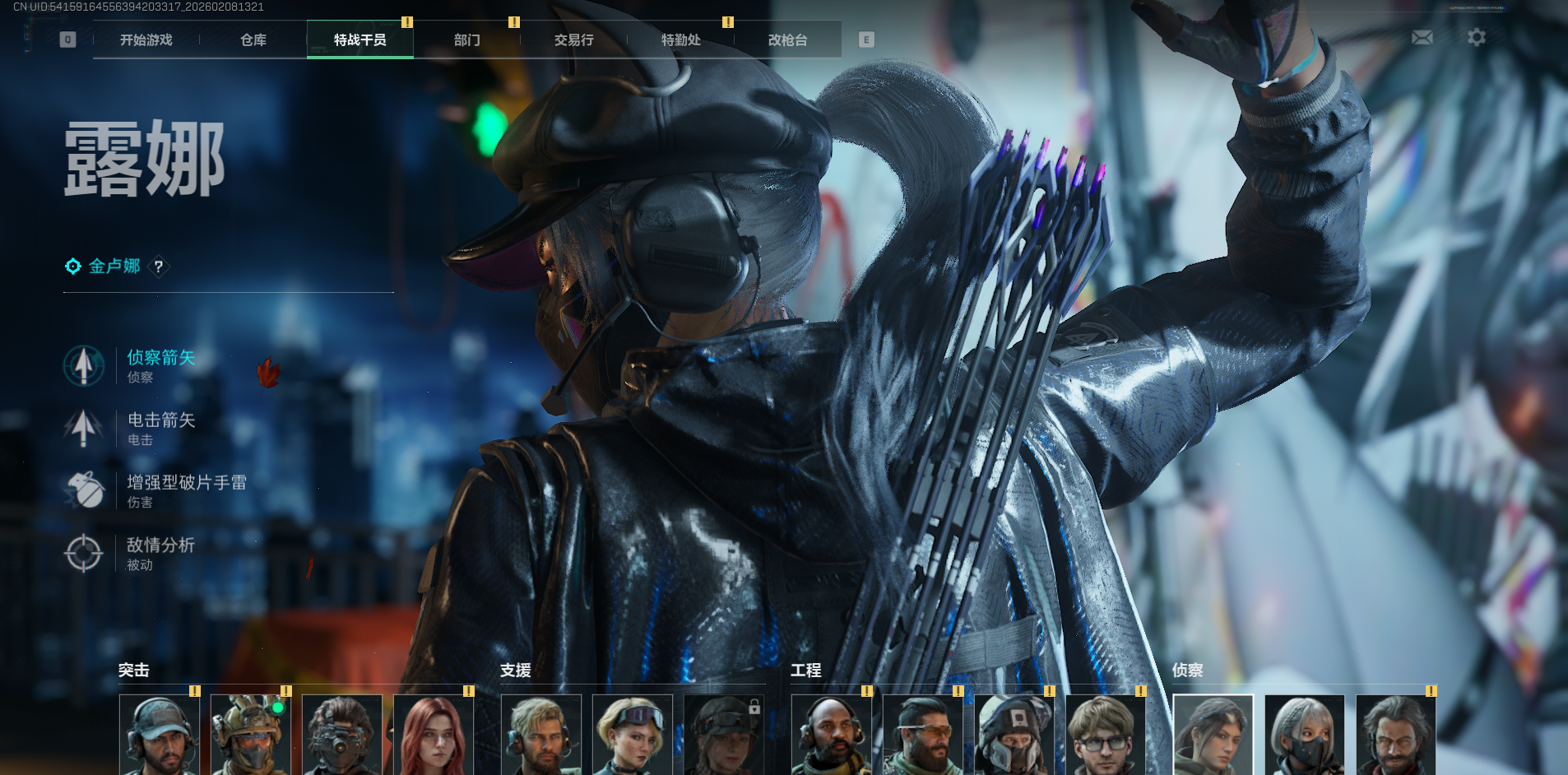Select the operator wearing orange glasses
This screenshot has width=1568, height=775.
(922, 735)
